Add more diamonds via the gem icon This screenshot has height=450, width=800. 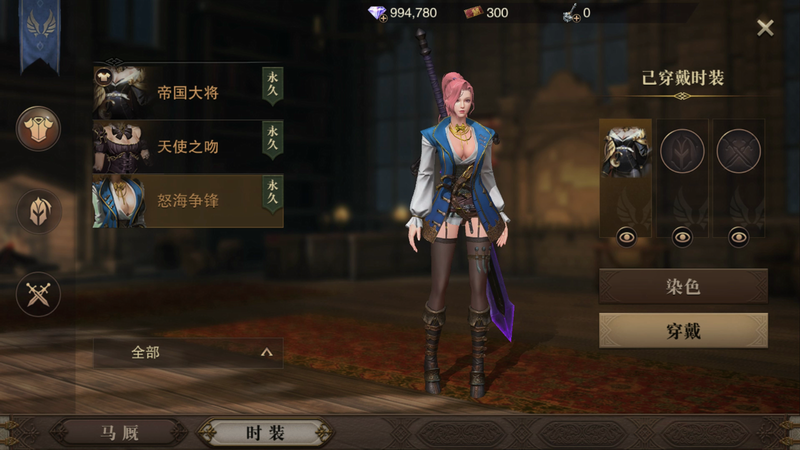pyautogui.click(x=377, y=13)
